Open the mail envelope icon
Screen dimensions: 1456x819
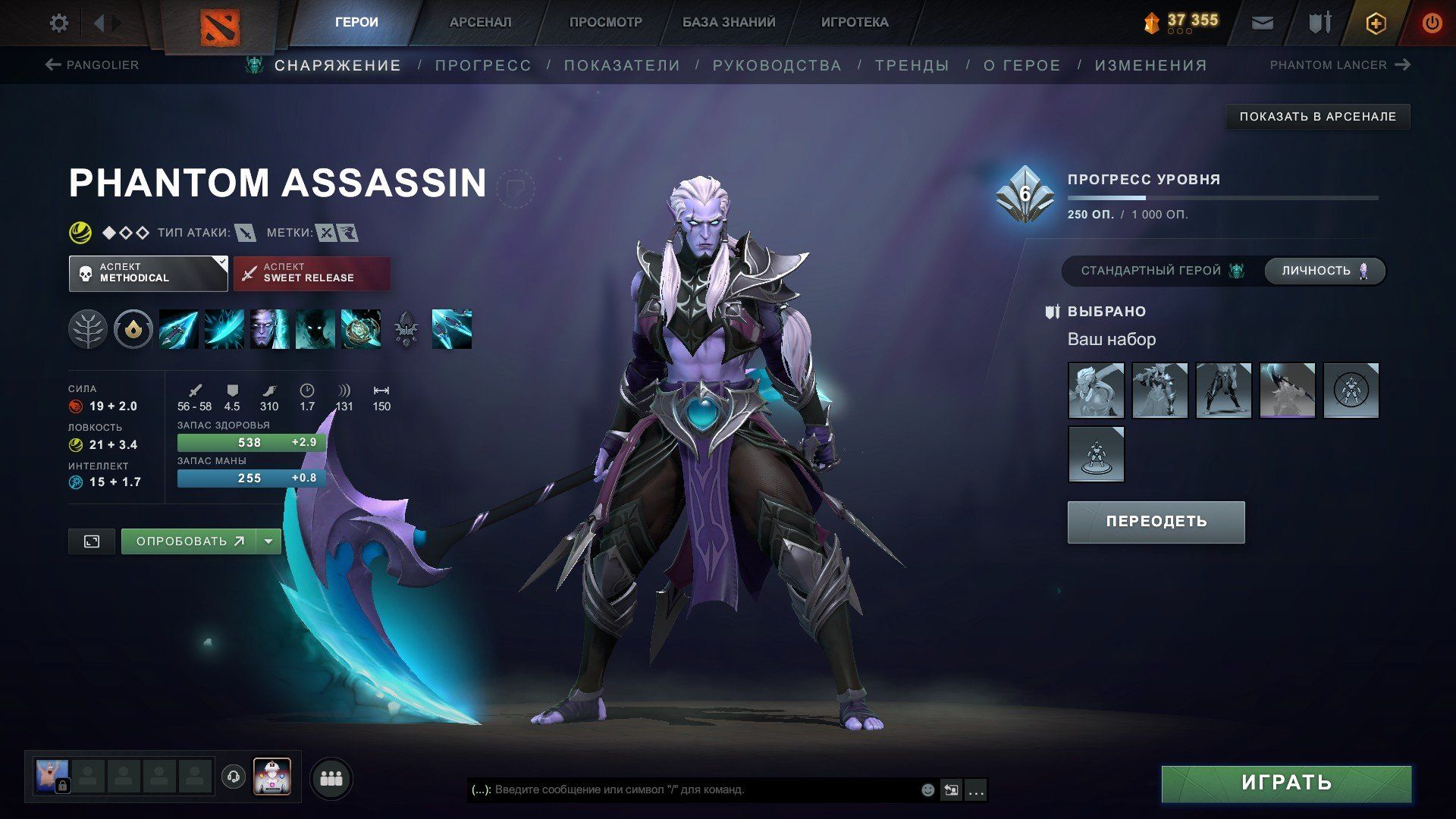point(1262,24)
